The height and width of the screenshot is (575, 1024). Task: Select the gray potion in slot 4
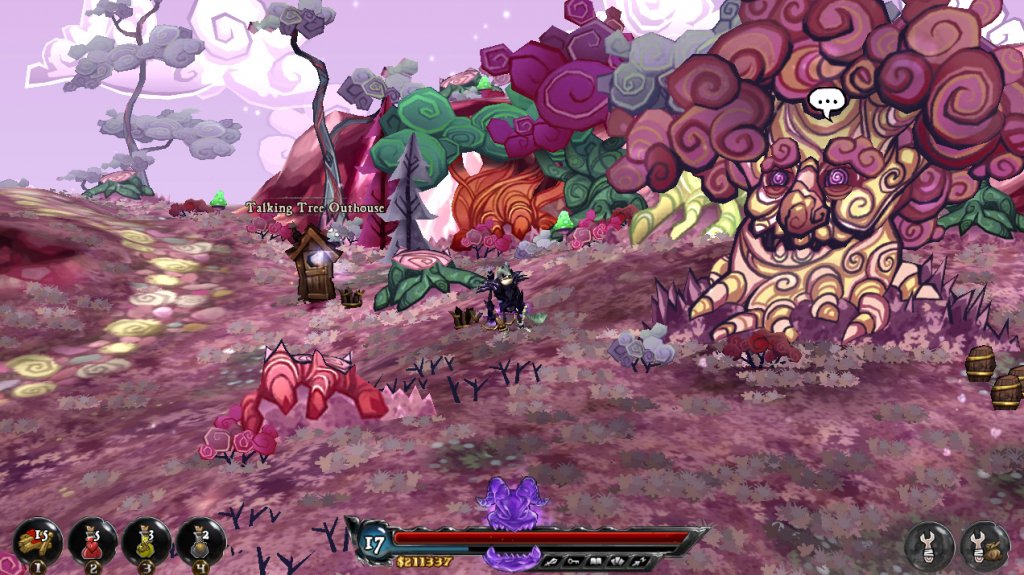click(x=200, y=543)
